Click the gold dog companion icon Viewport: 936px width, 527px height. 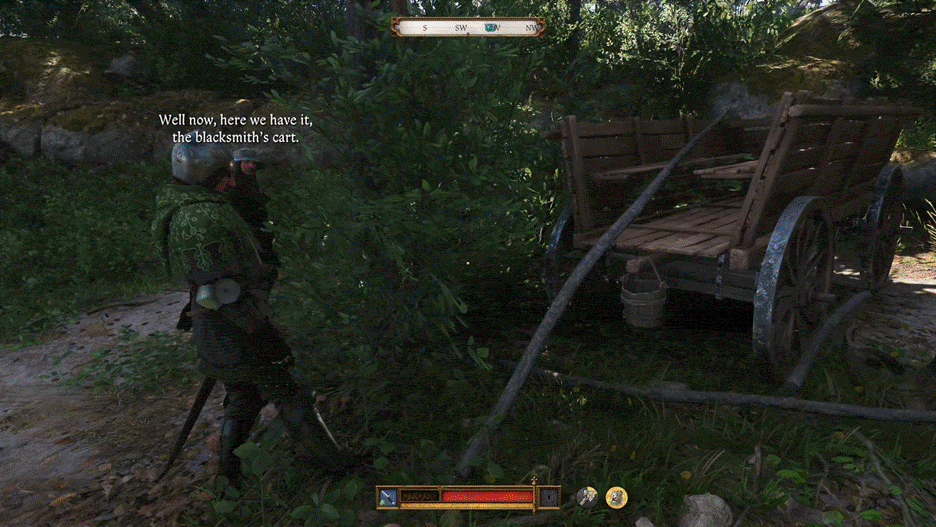(617, 496)
